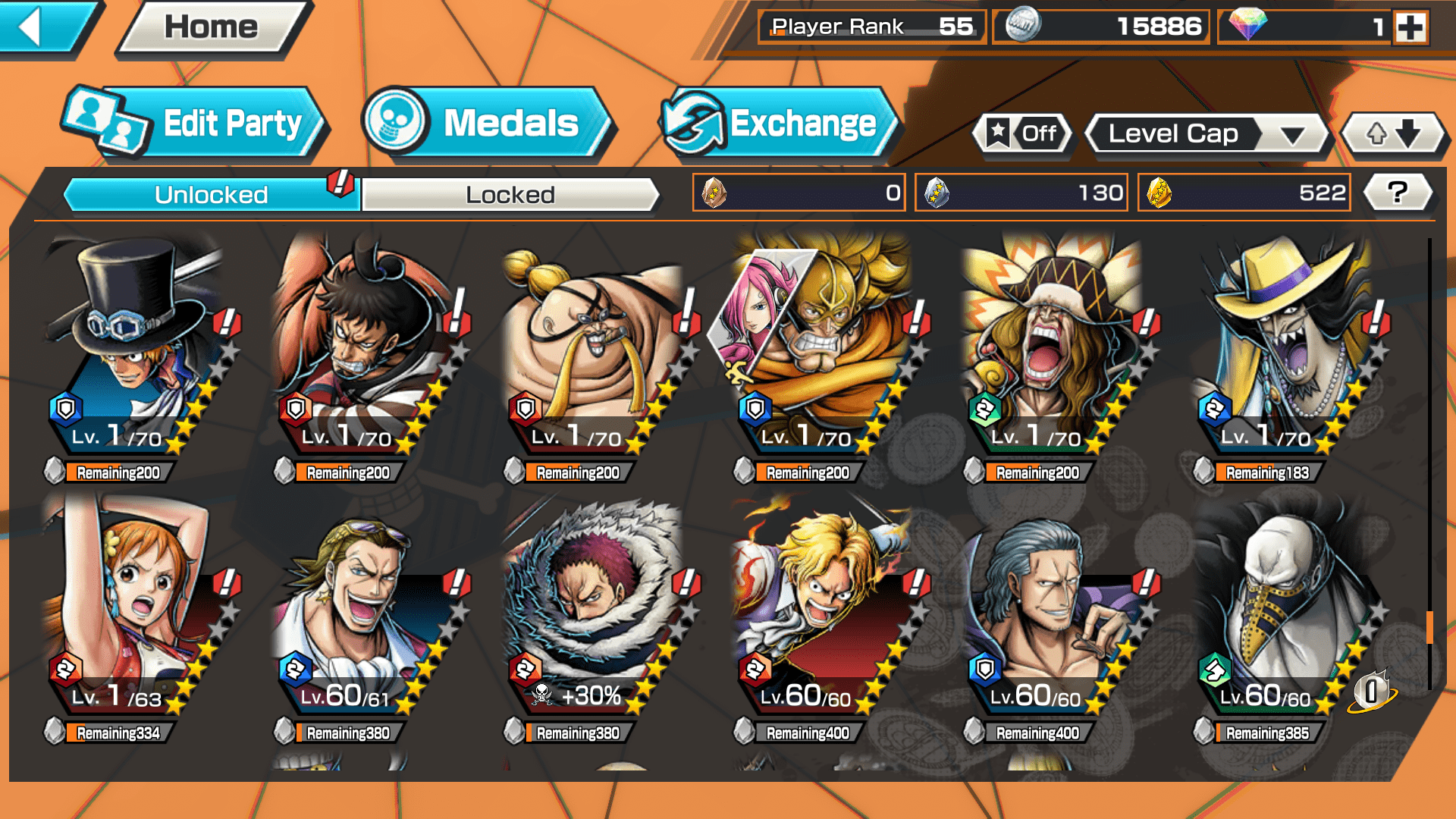
Task: Add more rainbow diamonds with plus button
Action: (1410, 28)
